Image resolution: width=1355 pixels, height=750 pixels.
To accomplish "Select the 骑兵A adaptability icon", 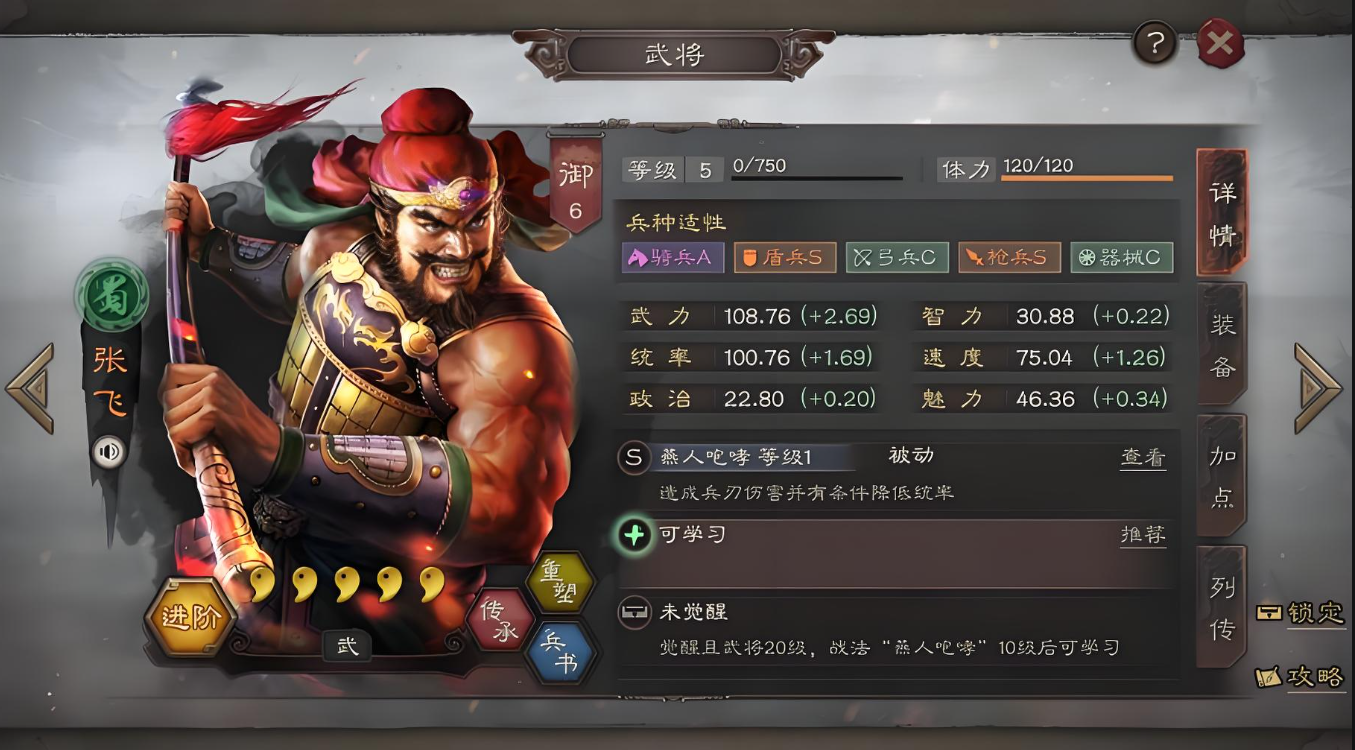I will [x=672, y=257].
